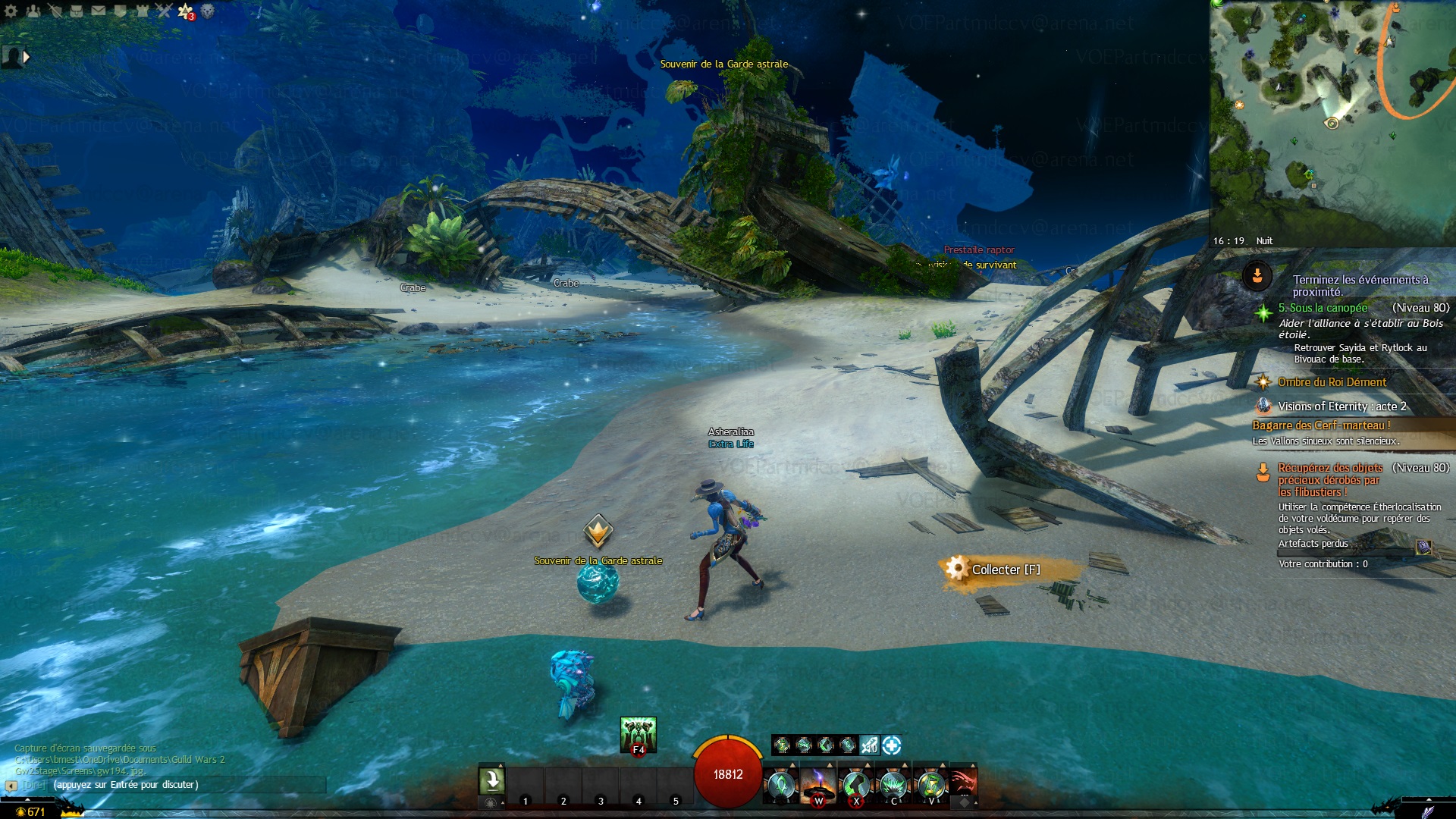Click the minimap in the corner

click(1332, 121)
